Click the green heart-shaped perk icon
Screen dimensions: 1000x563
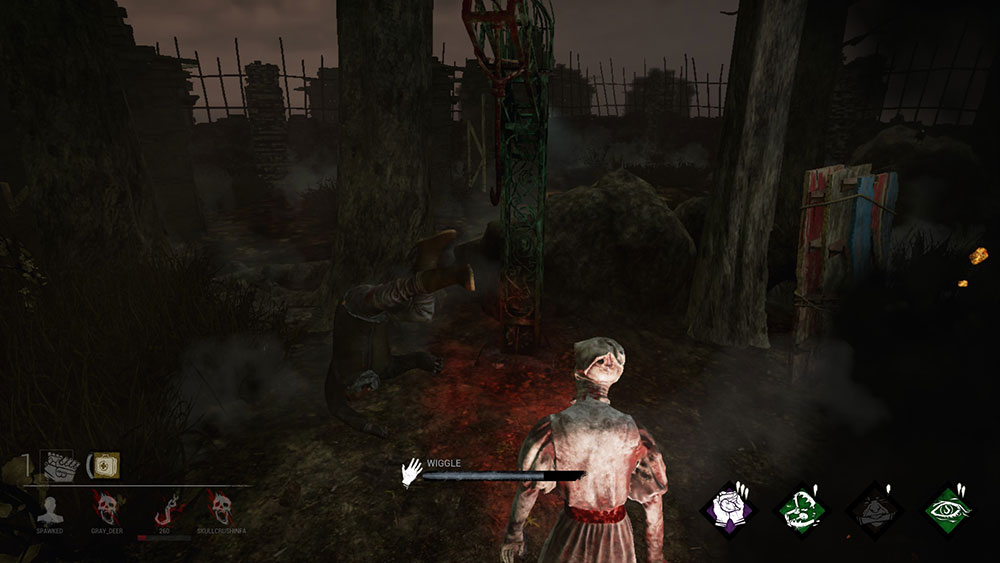click(x=801, y=510)
